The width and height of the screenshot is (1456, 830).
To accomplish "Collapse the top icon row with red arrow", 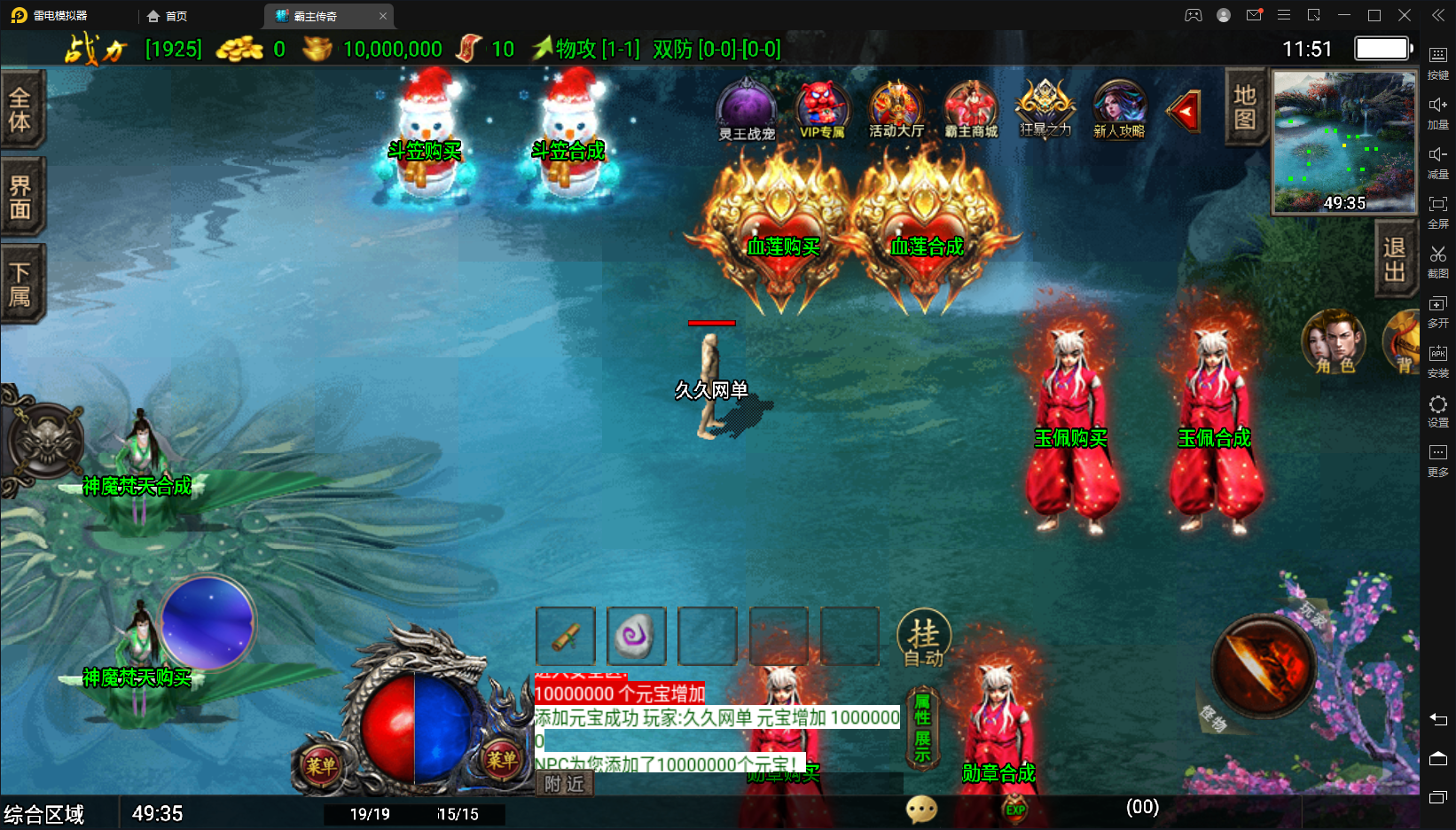I will [x=1185, y=111].
